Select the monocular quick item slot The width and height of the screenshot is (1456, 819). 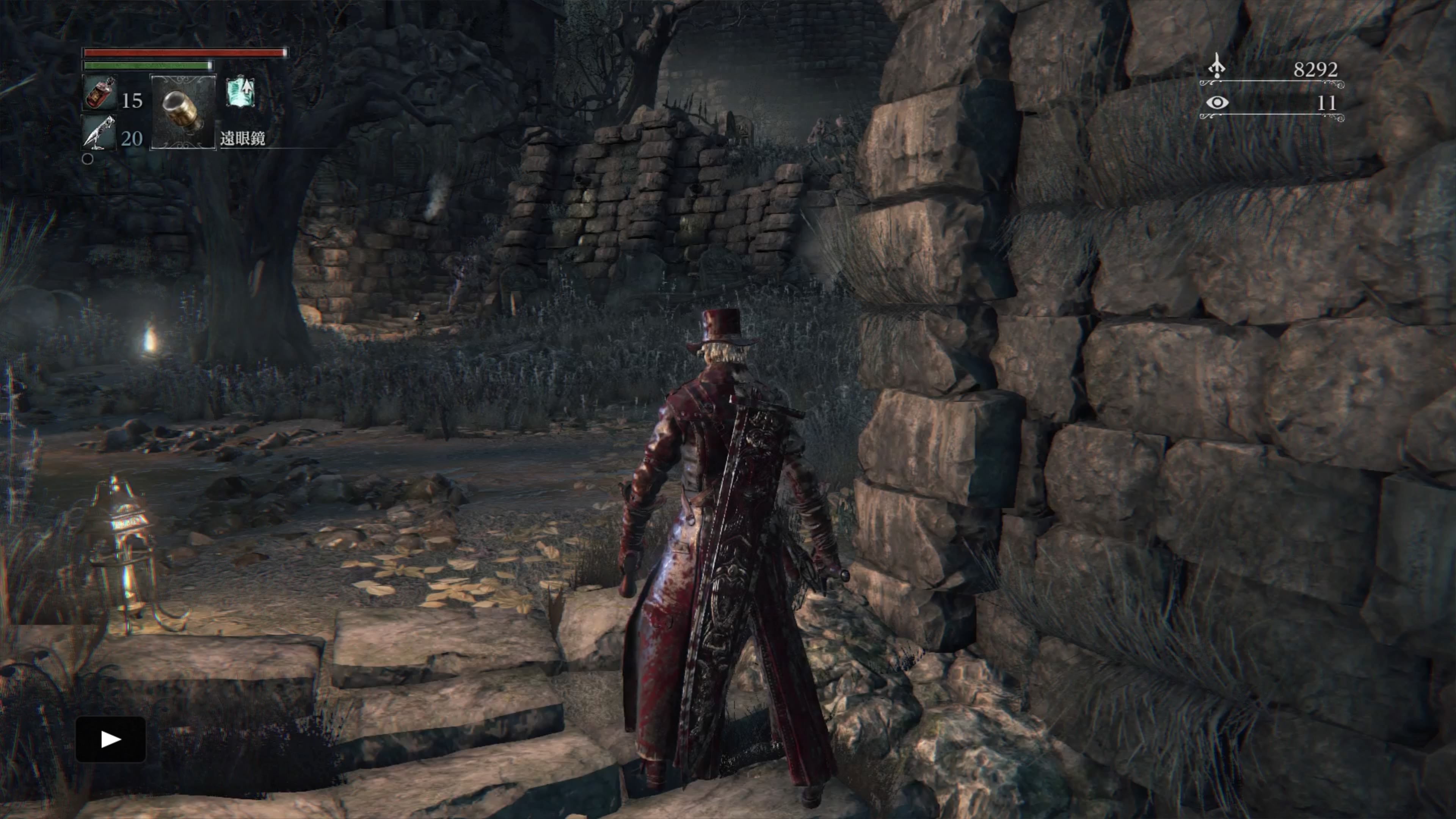[182, 111]
